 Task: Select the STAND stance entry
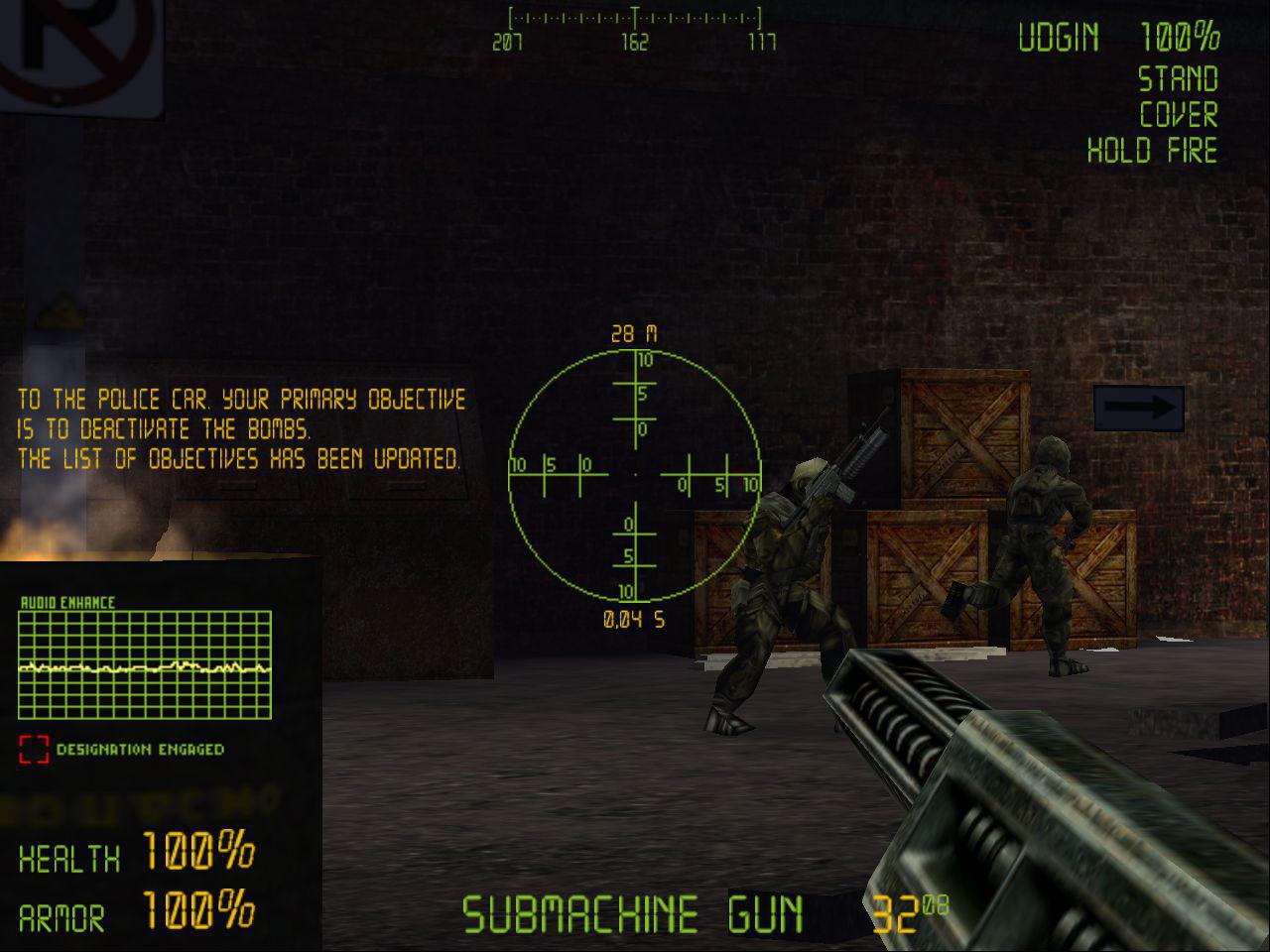click(1180, 80)
